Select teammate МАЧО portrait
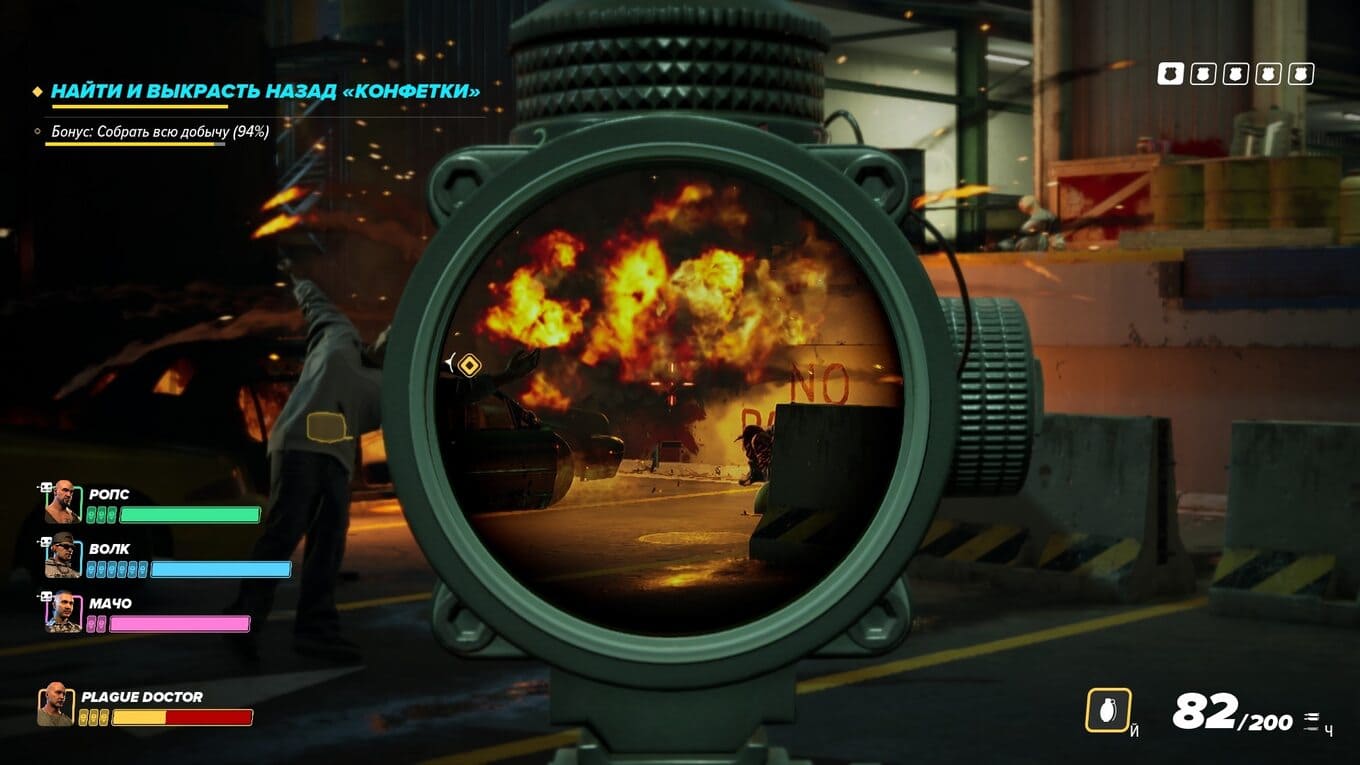Image resolution: width=1360 pixels, height=765 pixels. pyautogui.click(x=62, y=611)
